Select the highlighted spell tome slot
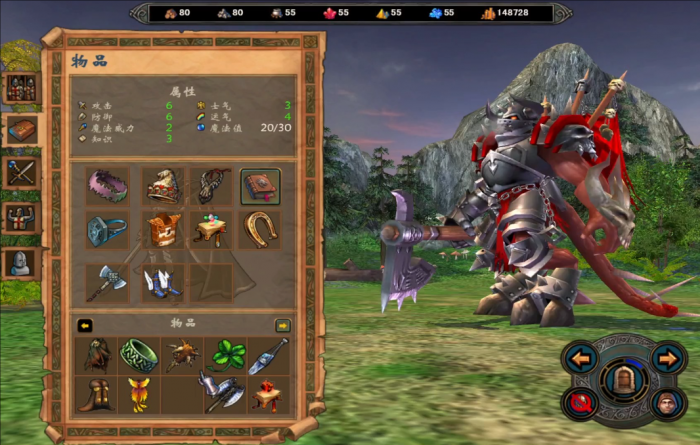Viewport: 700px width, 445px height. [x=260, y=185]
